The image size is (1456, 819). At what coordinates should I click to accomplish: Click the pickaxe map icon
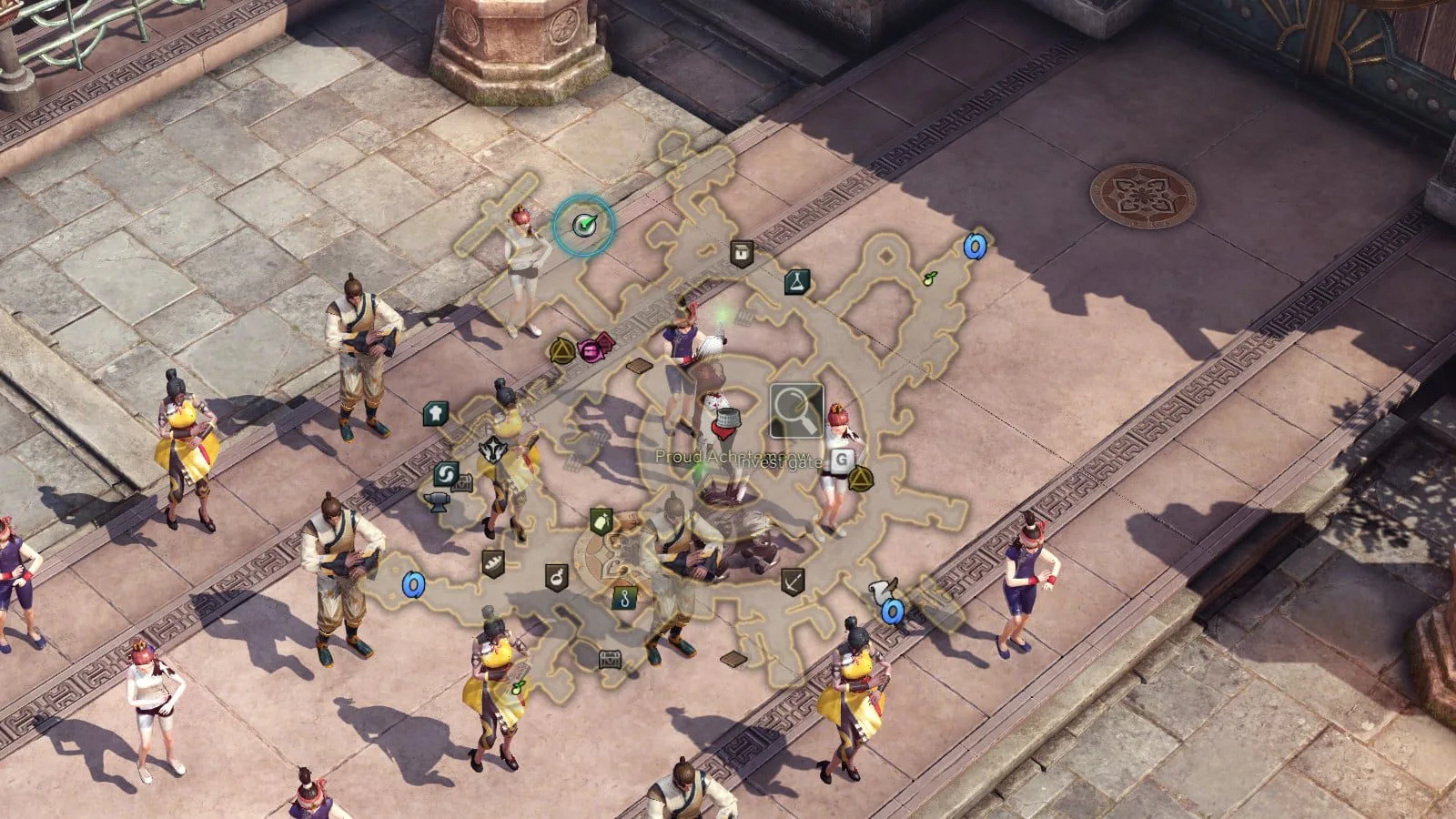pyautogui.click(x=793, y=581)
